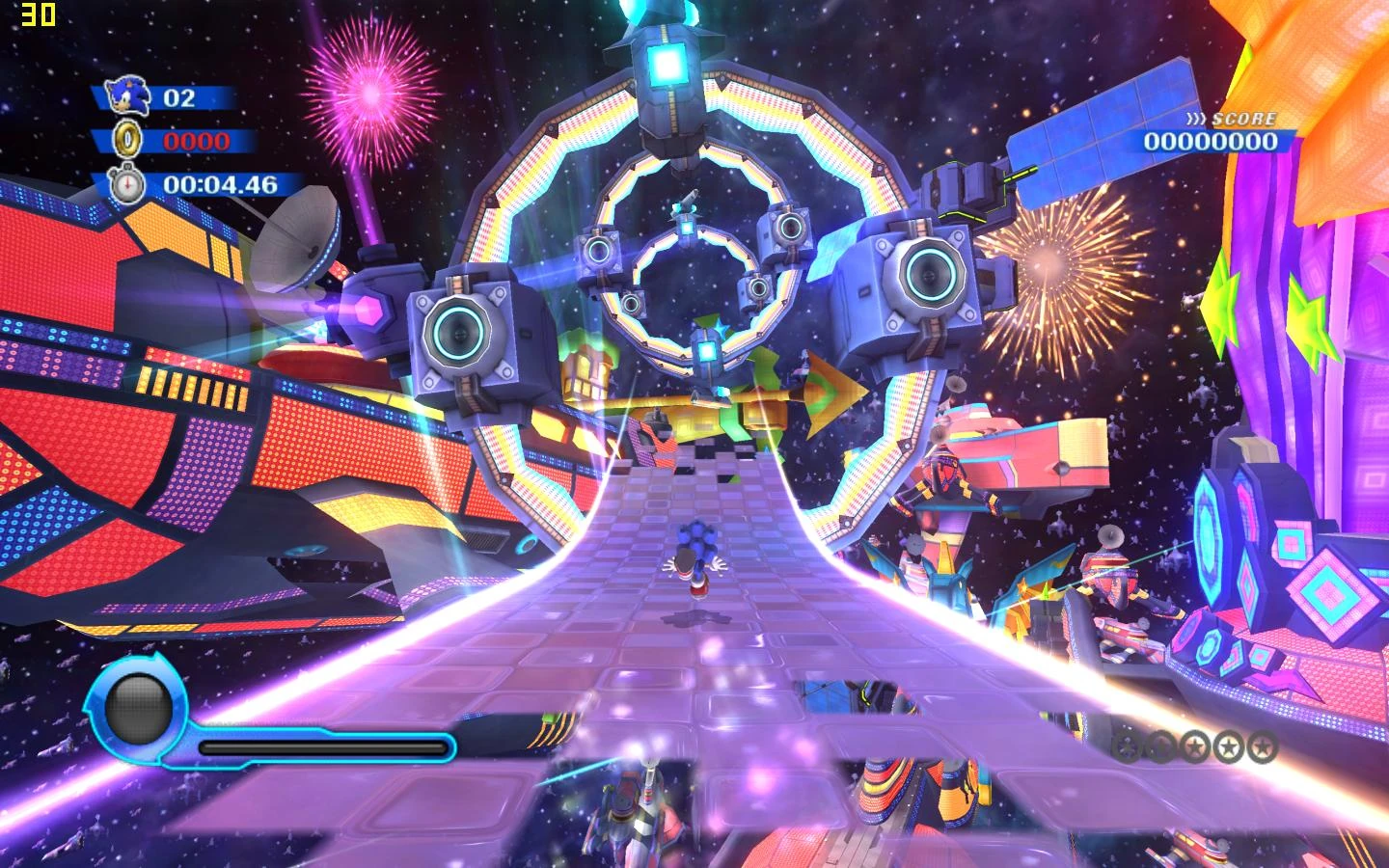Open the red star rings tracker
1389x868 pixels.
[1195, 746]
